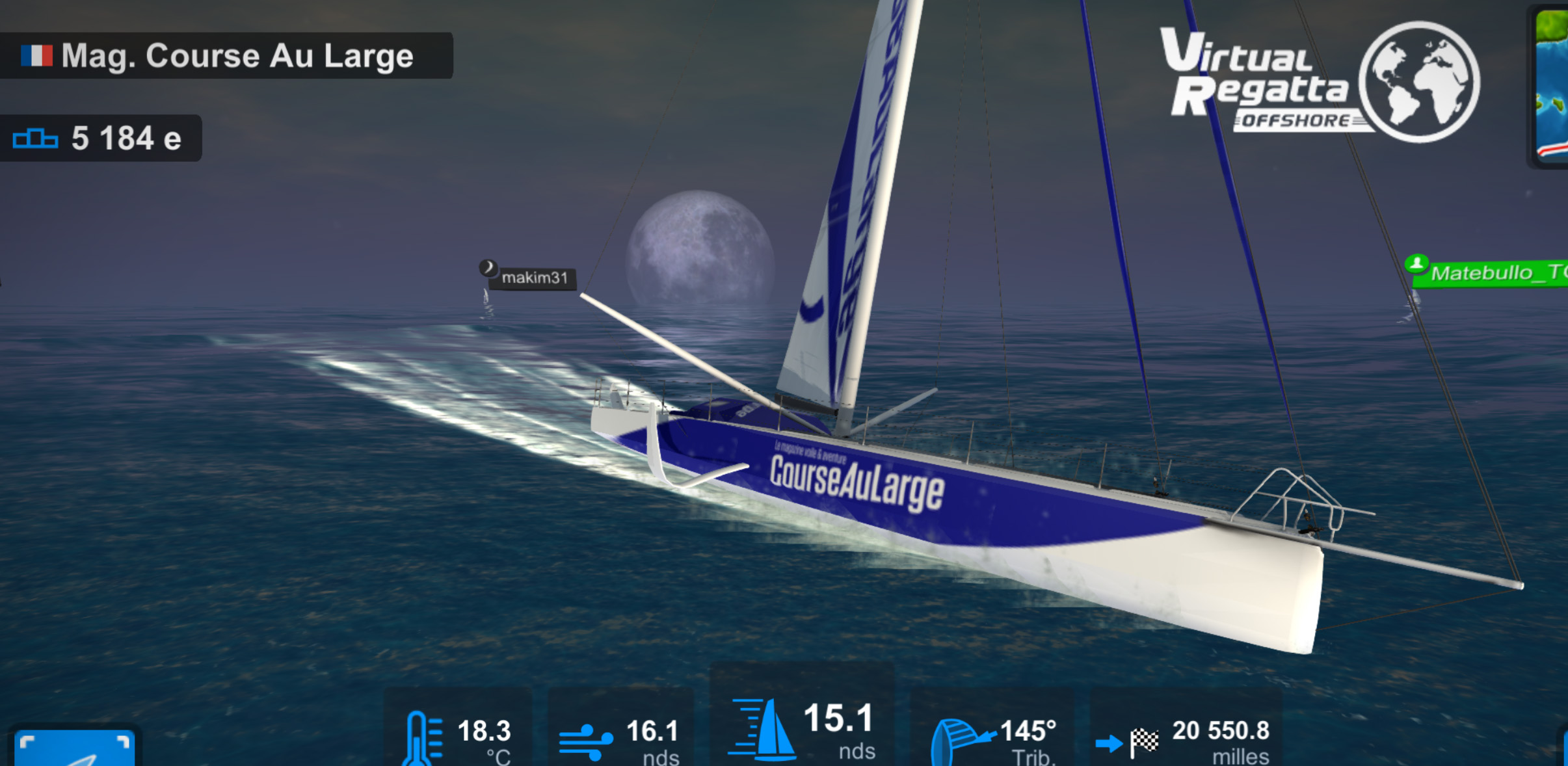The width and height of the screenshot is (1568, 766).
Task: Open the Mag. Course Au Large boat name banner
Action: (225, 56)
